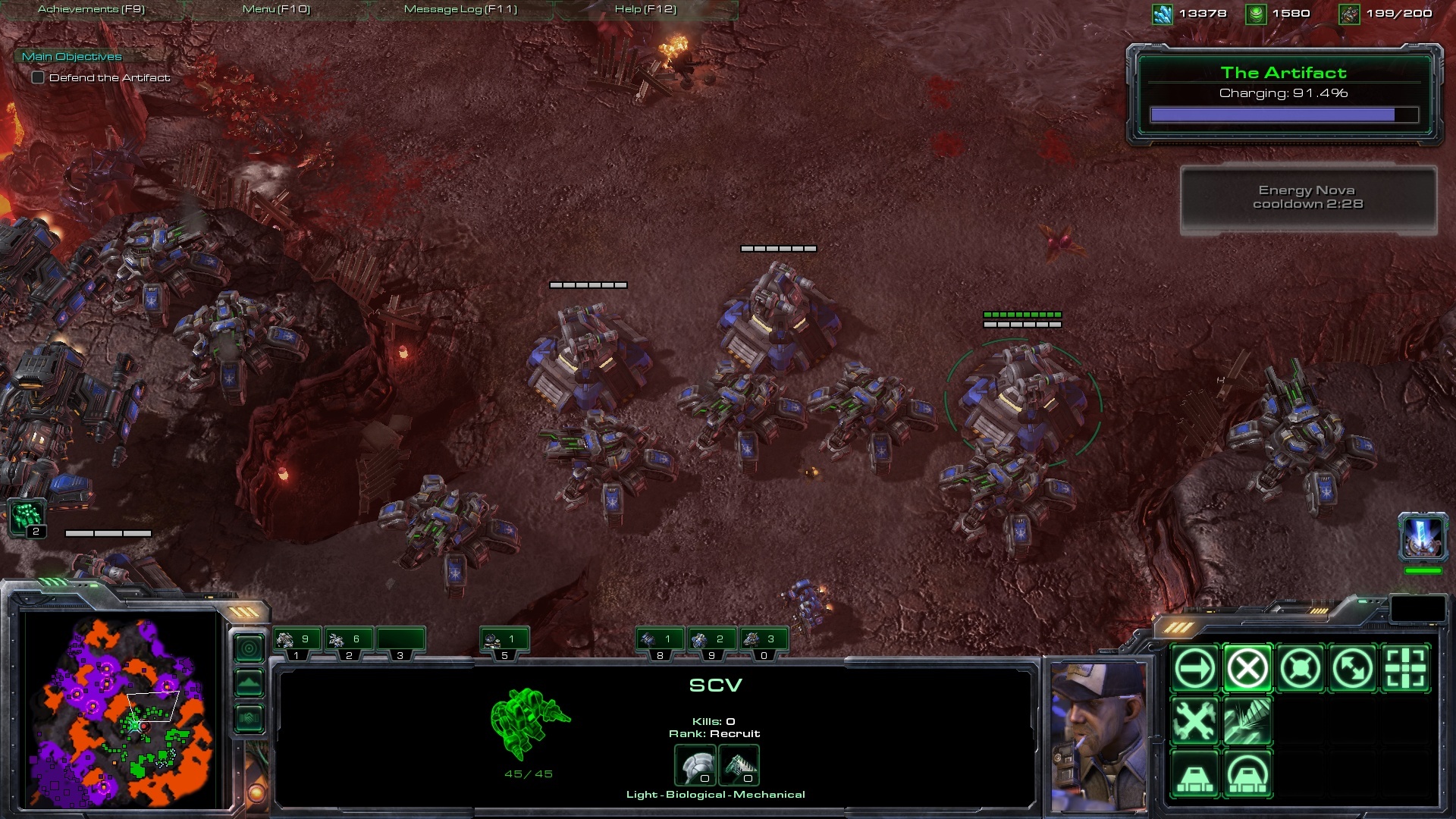Open the game Menu (F10)
The image size is (1456, 819).
(x=276, y=9)
